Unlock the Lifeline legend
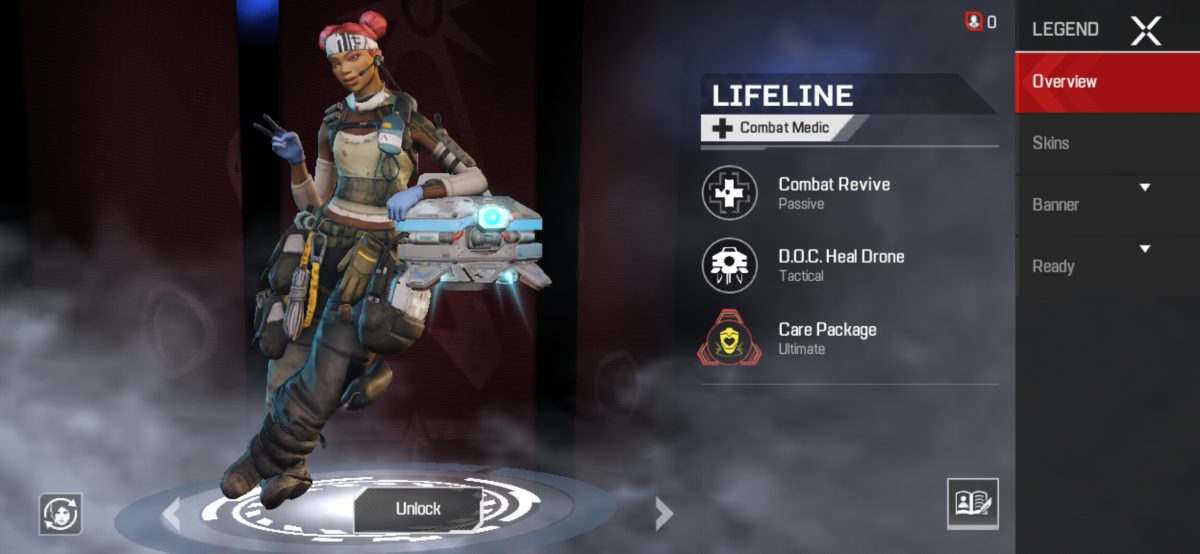The height and width of the screenshot is (554, 1200). [418, 508]
